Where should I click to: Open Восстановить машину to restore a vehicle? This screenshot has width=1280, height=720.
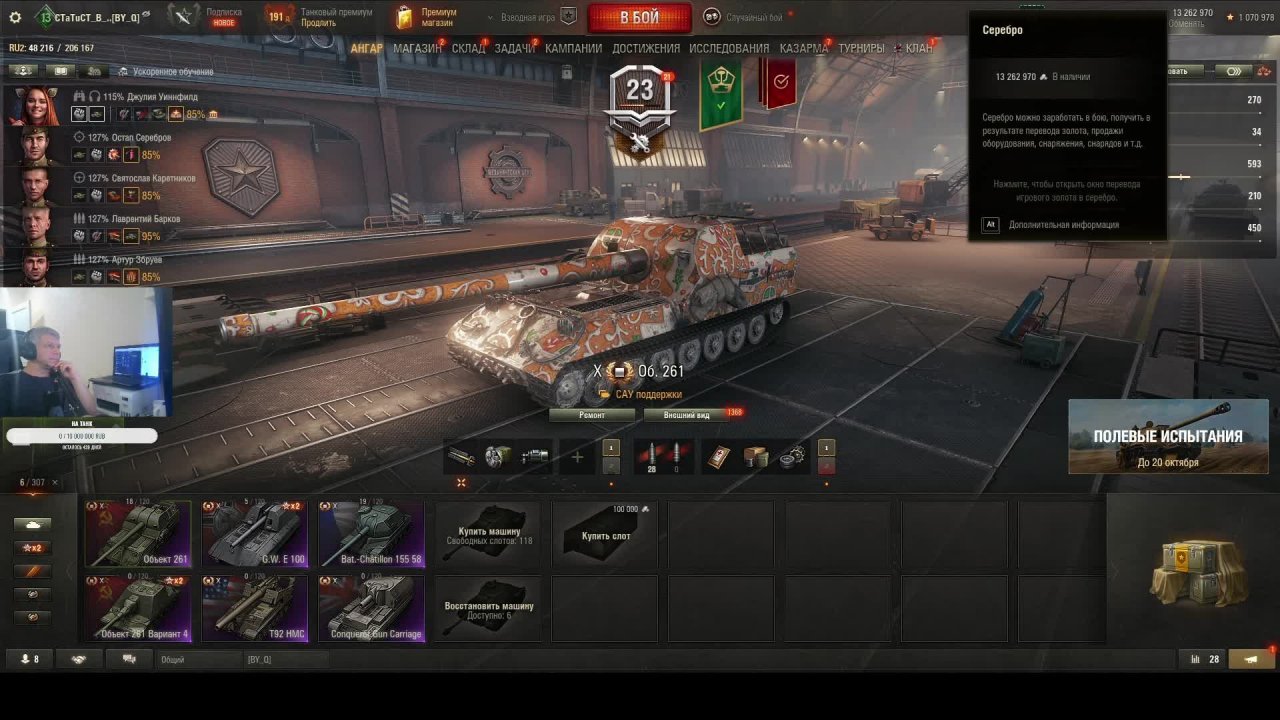[x=489, y=608]
